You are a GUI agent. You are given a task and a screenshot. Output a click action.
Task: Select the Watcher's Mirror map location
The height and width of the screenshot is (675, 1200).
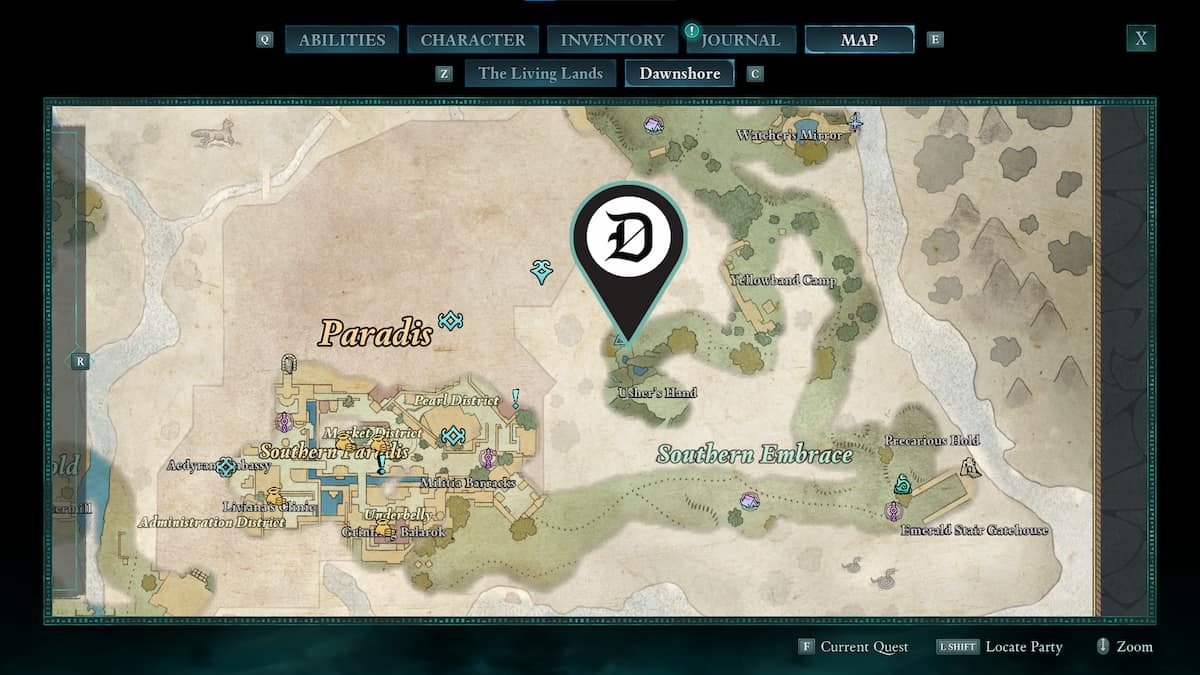click(x=789, y=135)
